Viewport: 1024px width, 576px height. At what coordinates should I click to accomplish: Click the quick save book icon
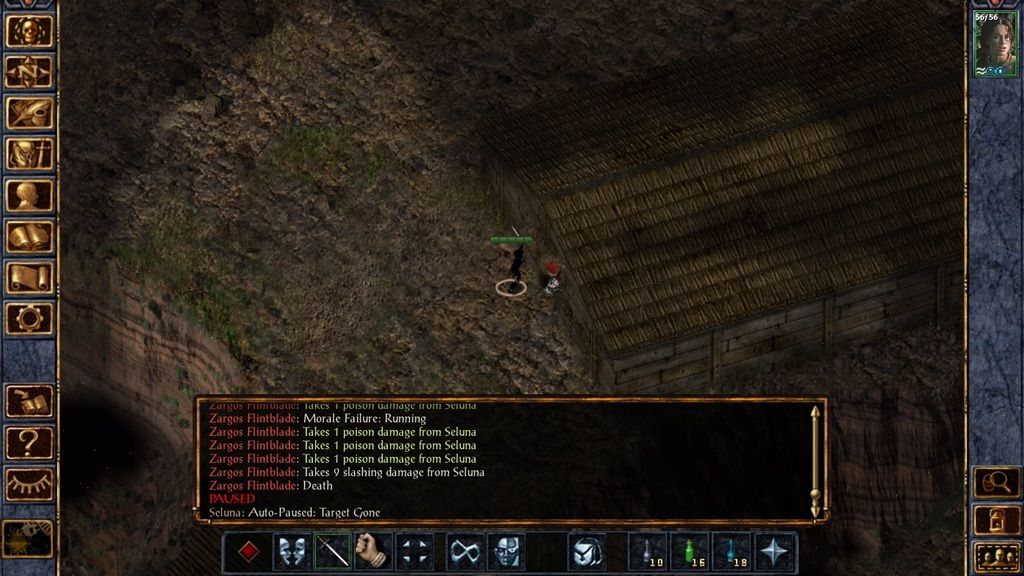[x=29, y=401]
